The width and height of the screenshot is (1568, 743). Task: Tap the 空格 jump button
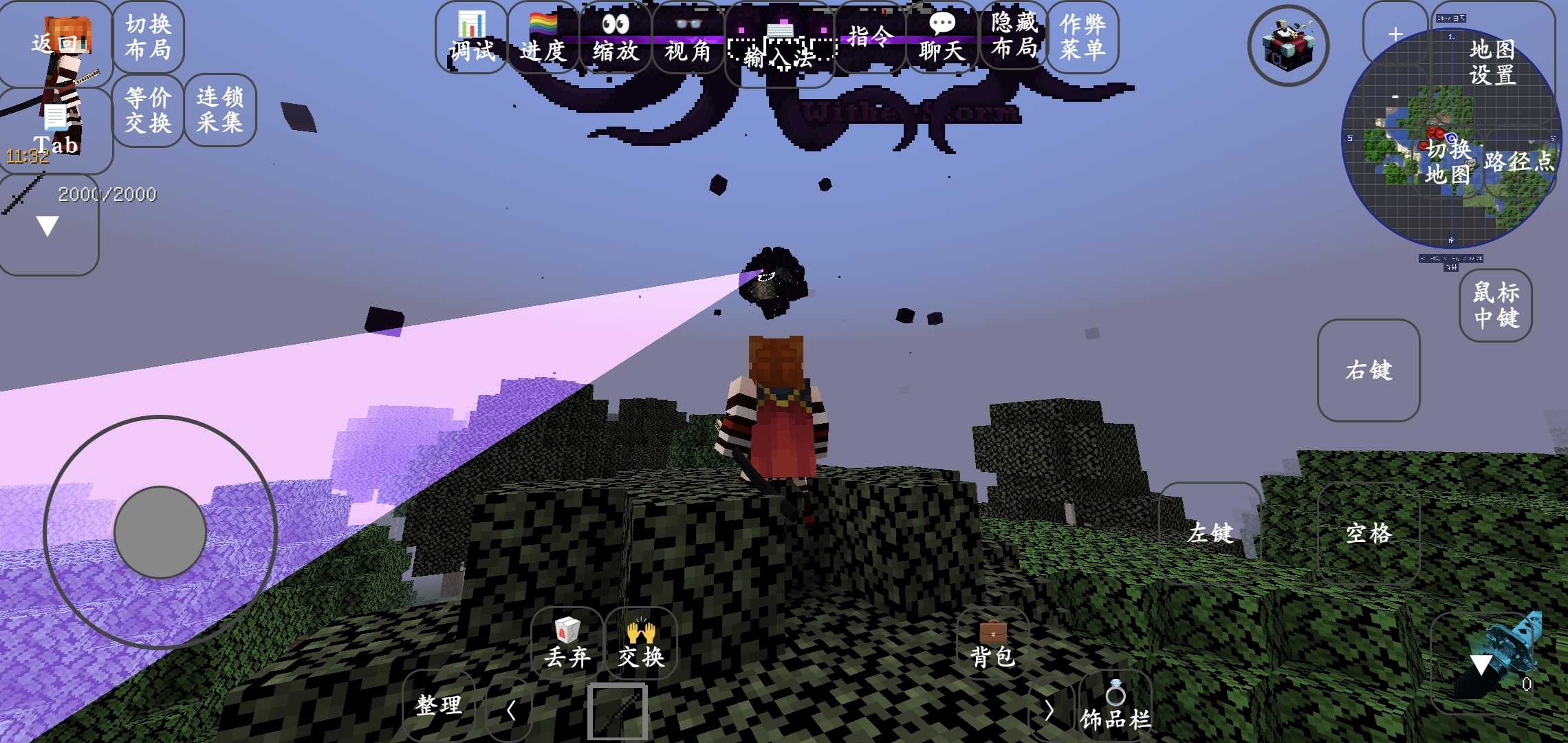(x=1369, y=533)
